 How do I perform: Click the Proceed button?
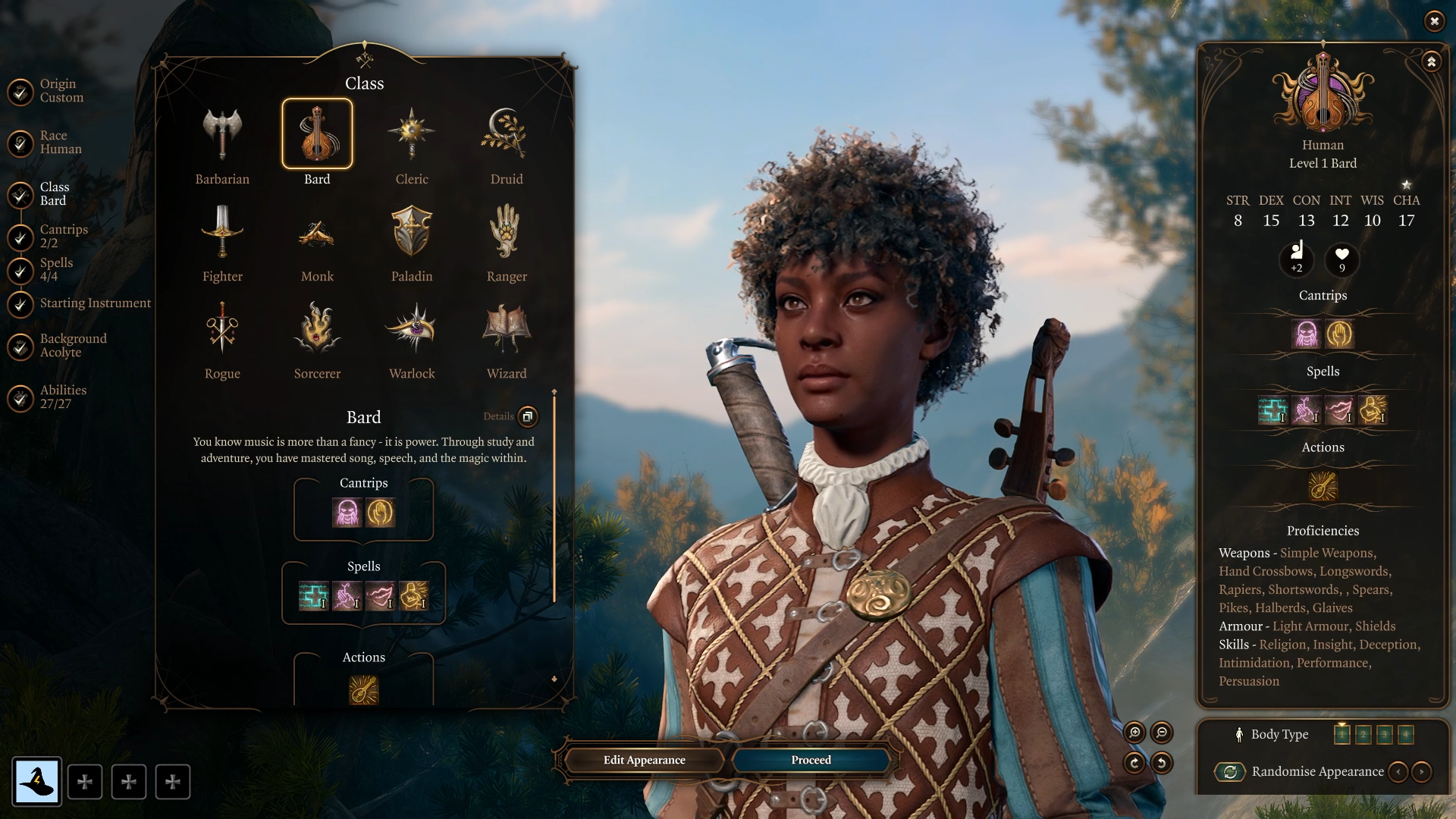[809, 759]
